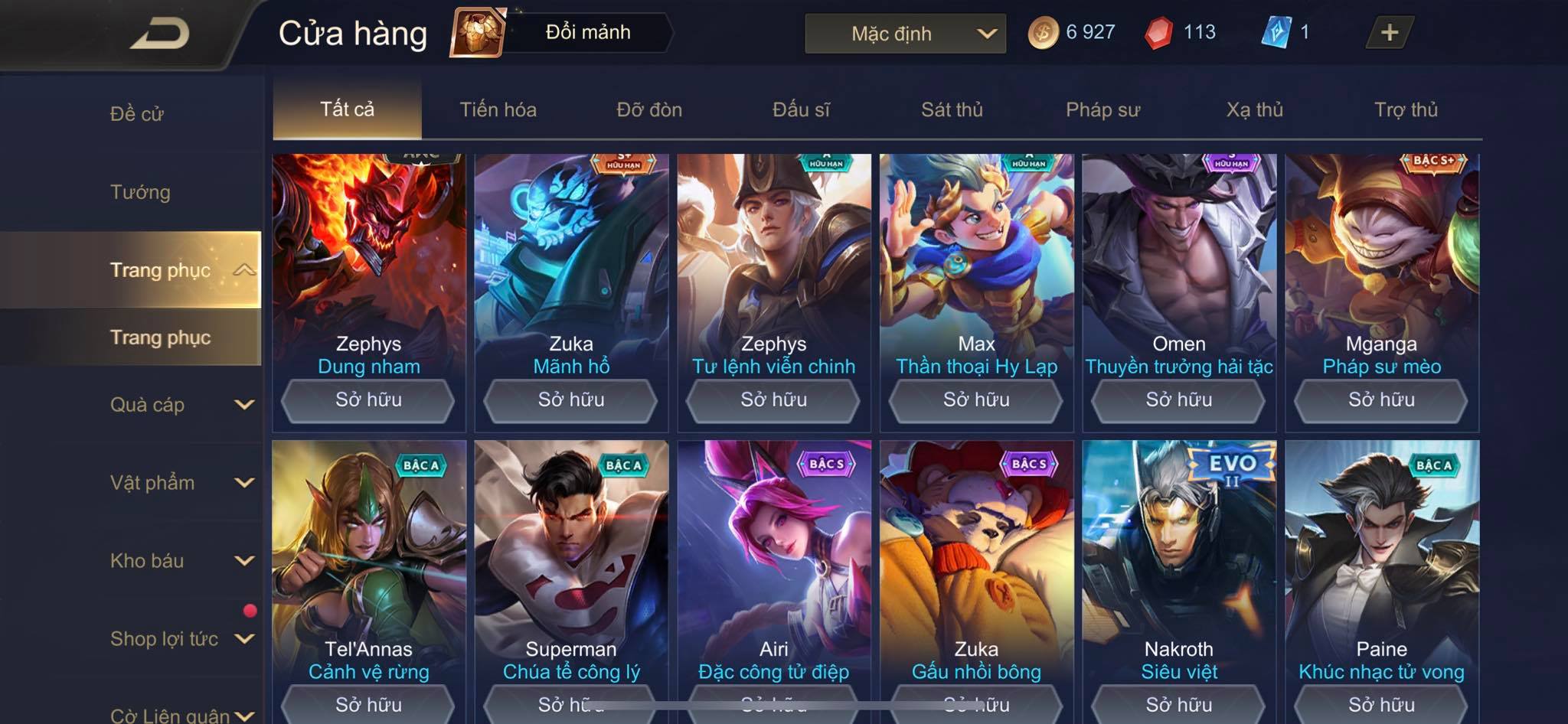This screenshot has height=724, width=1568.
Task: Choose the Trợ thủ tab
Action: coord(1406,109)
